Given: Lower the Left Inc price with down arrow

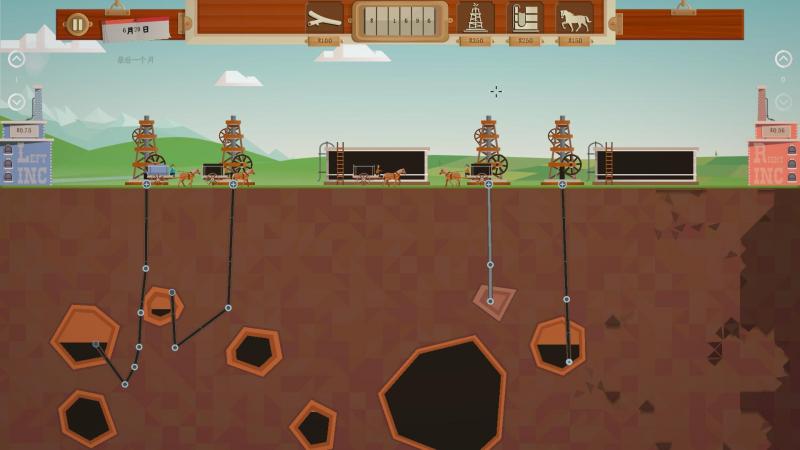Looking at the screenshot, I should [x=16, y=102].
